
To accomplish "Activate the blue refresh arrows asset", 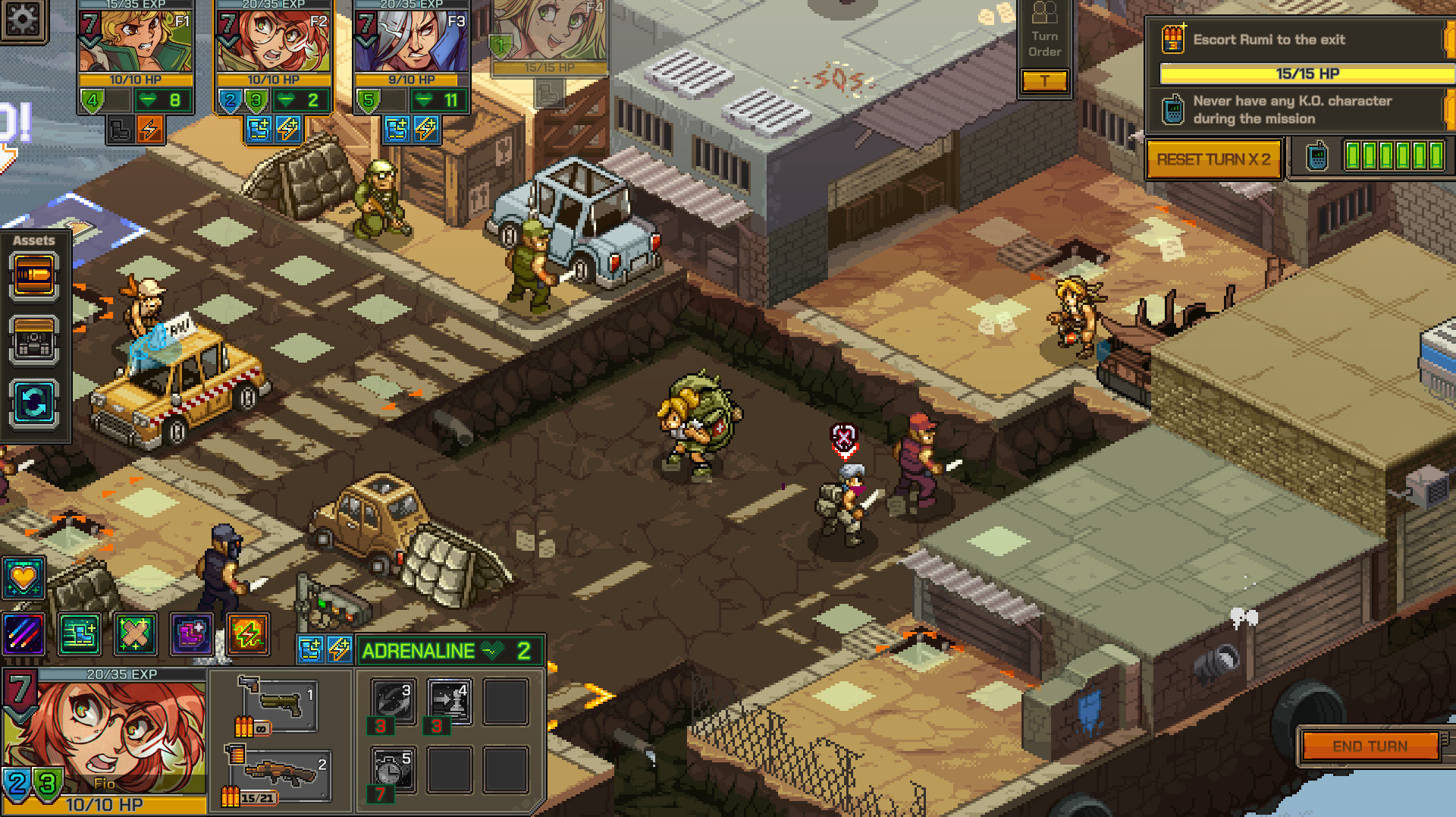I will coord(34,402).
